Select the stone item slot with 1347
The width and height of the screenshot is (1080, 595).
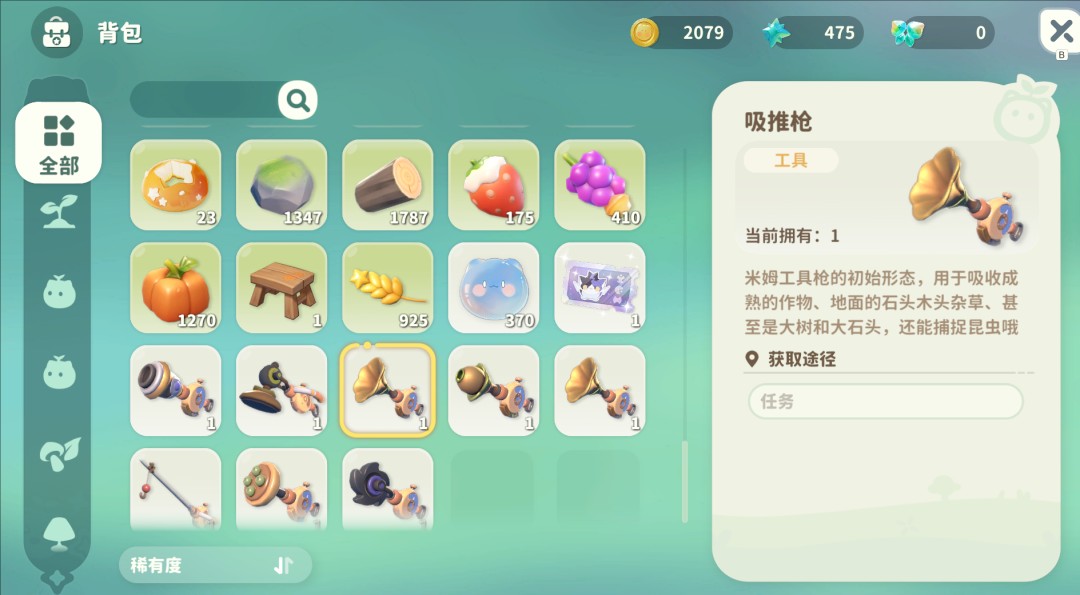282,185
